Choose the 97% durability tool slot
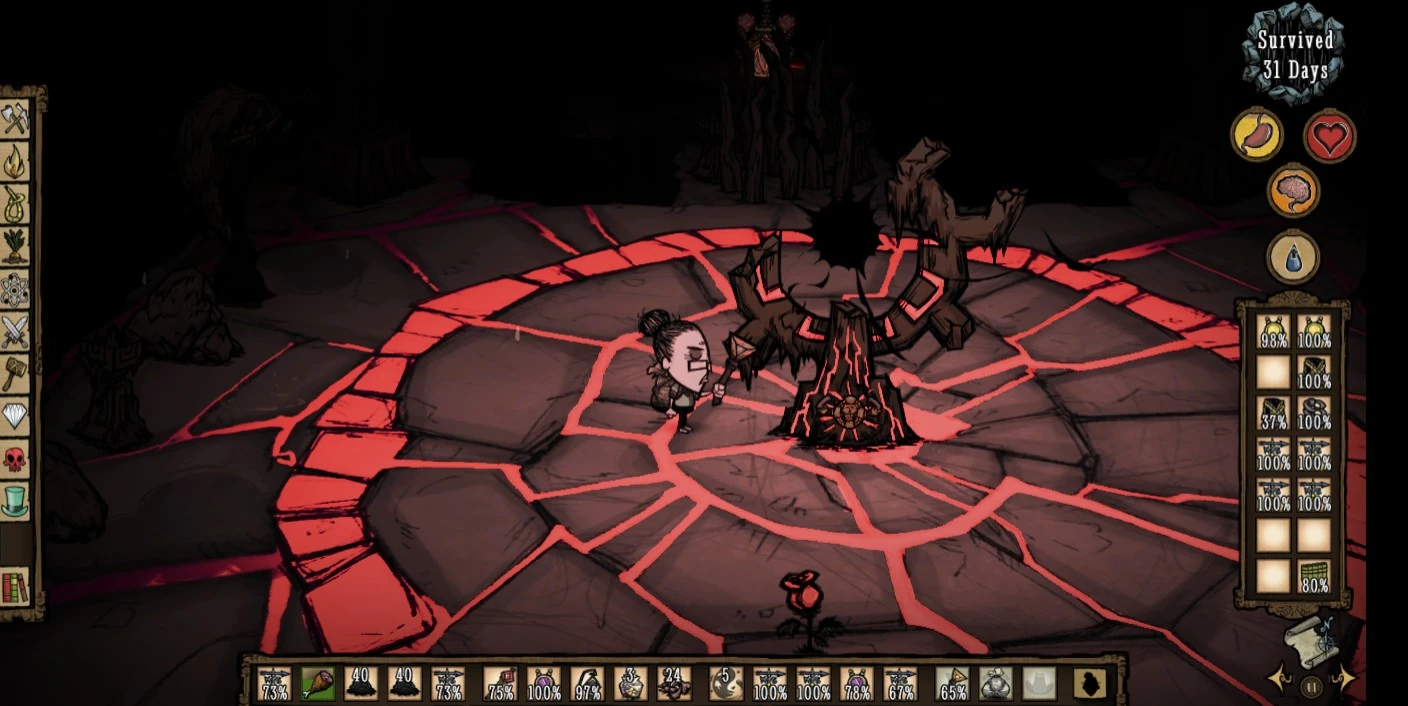This screenshot has height=706, width=1408. pyautogui.click(x=587, y=683)
